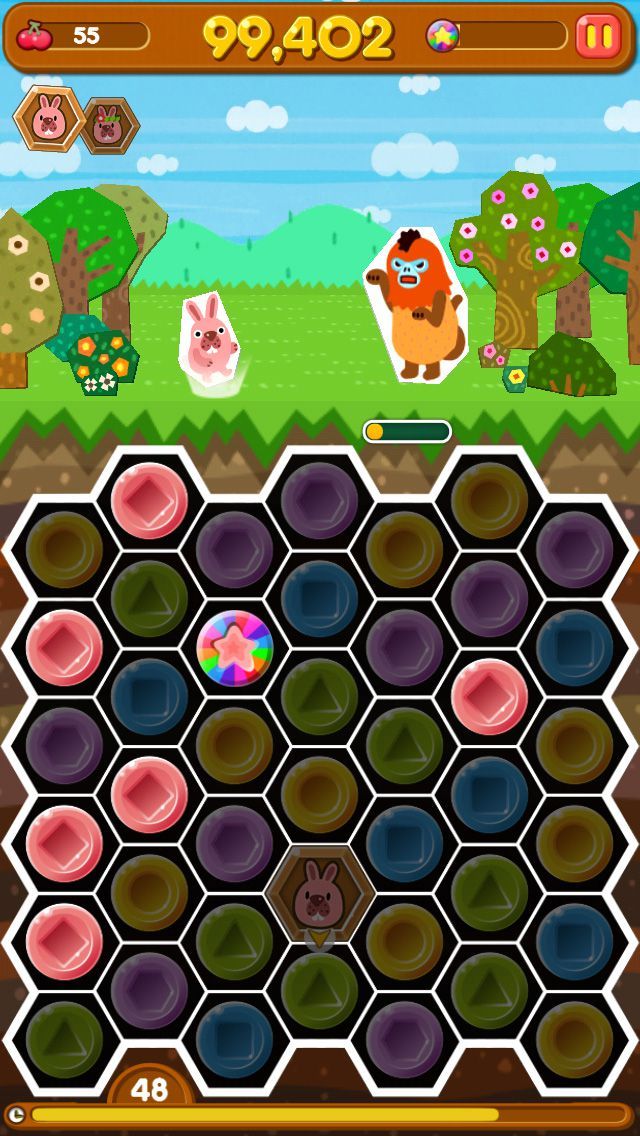
Task: Select the bunny hexagon tile on the board
Action: tap(320, 893)
